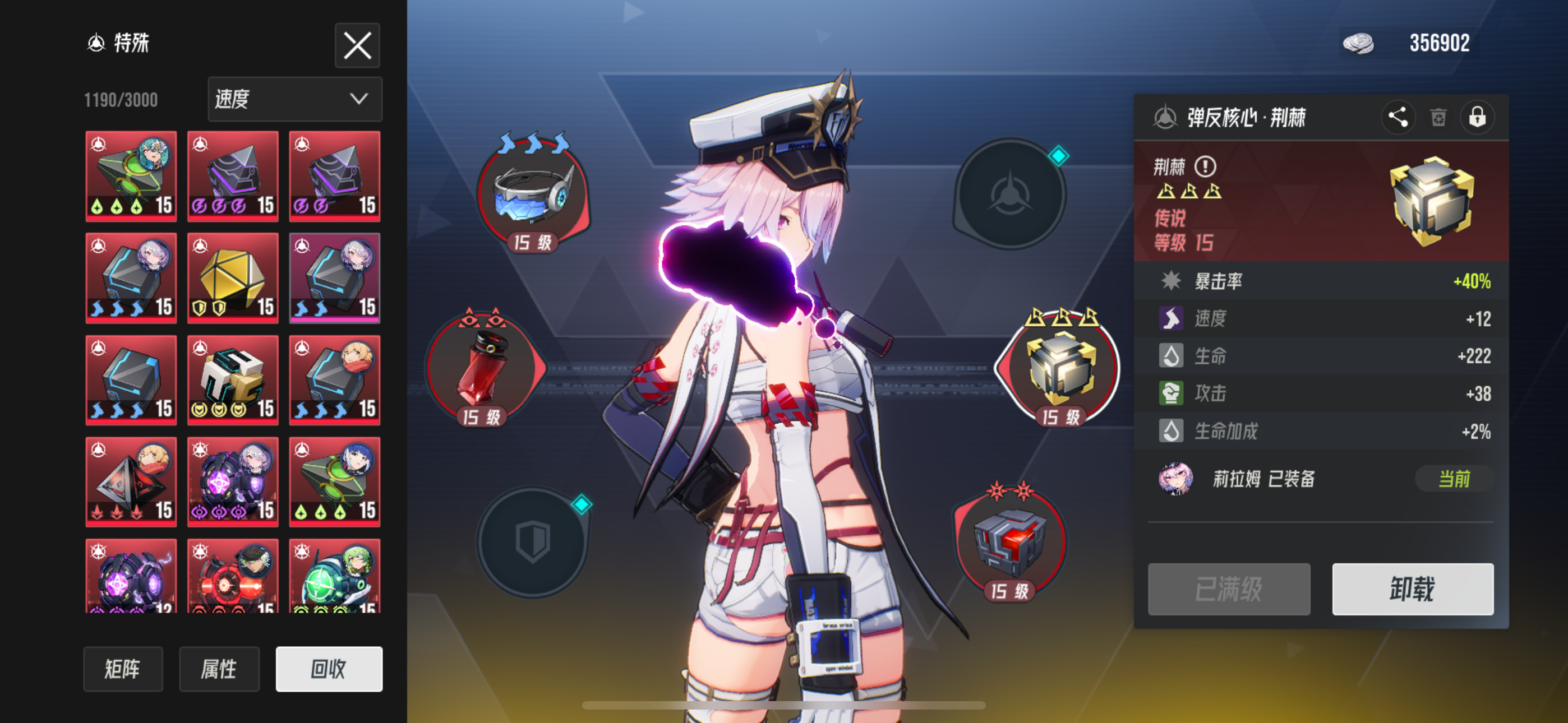Click the empty shield slot below the character
1568x723 pixels.
click(x=533, y=541)
